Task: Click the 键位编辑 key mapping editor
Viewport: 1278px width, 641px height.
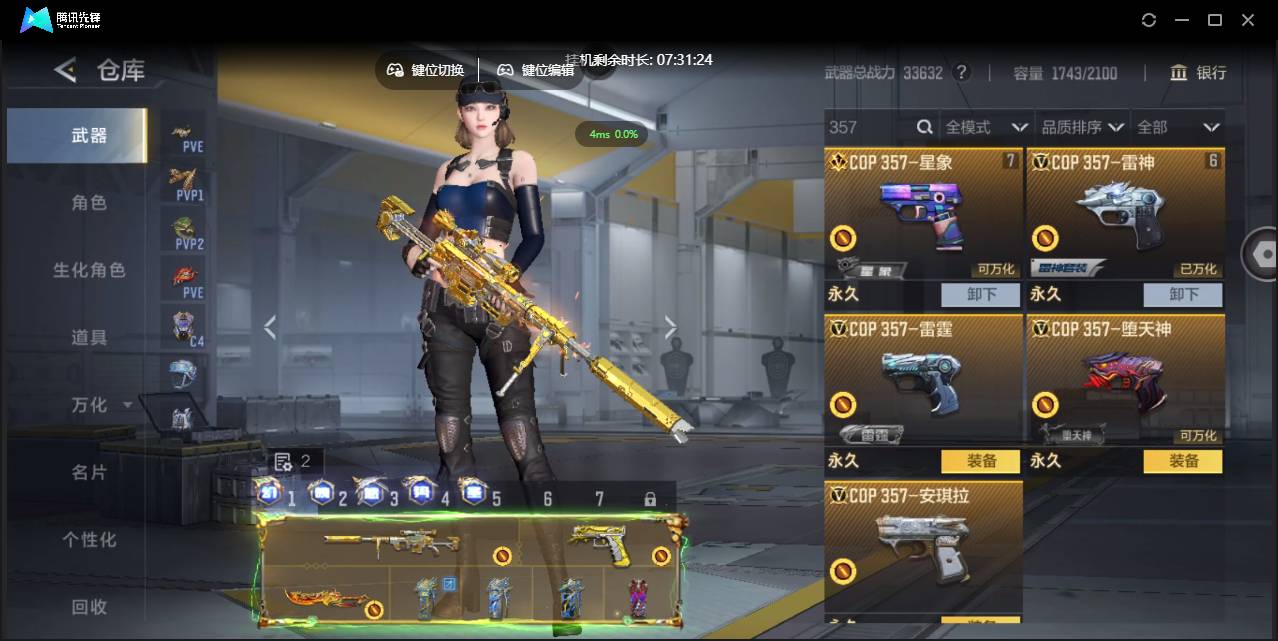Action: click(x=536, y=70)
